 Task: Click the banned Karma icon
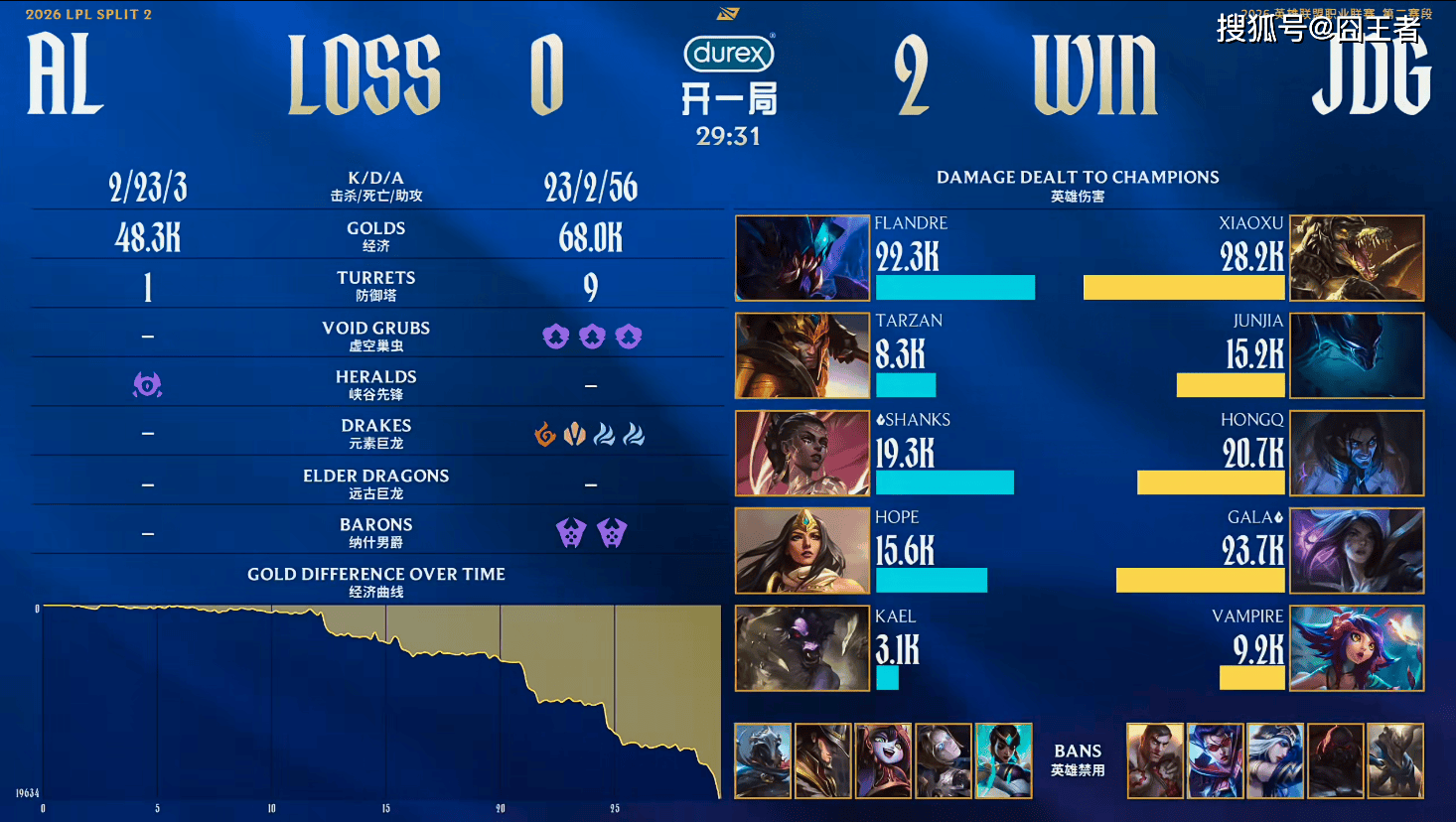point(1003,760)
